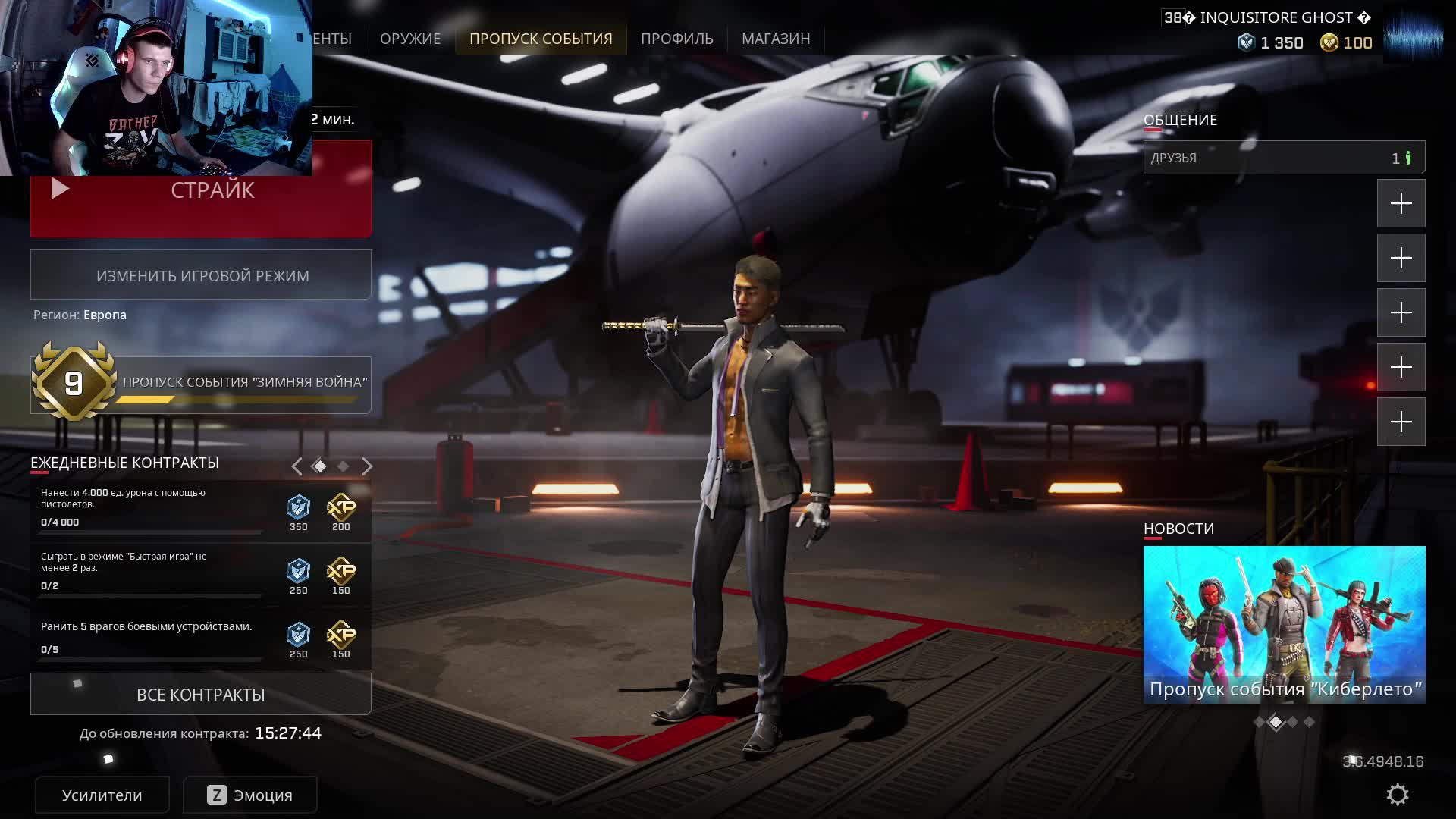Go to the ПРОФИЛЬ tab
Screen dimensions: 1456x819
click(676, 39)
